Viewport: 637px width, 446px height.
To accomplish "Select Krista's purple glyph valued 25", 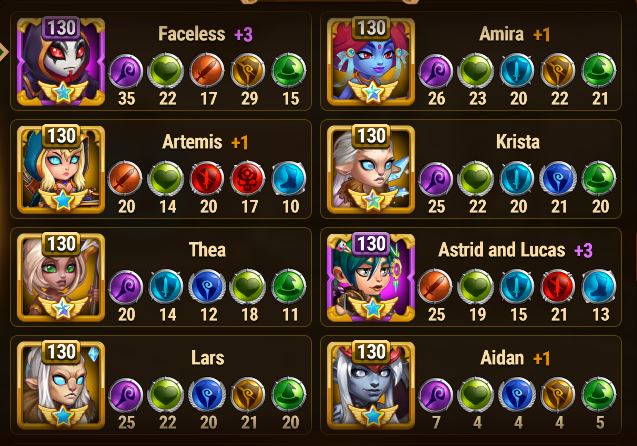I will click(435, 180).
